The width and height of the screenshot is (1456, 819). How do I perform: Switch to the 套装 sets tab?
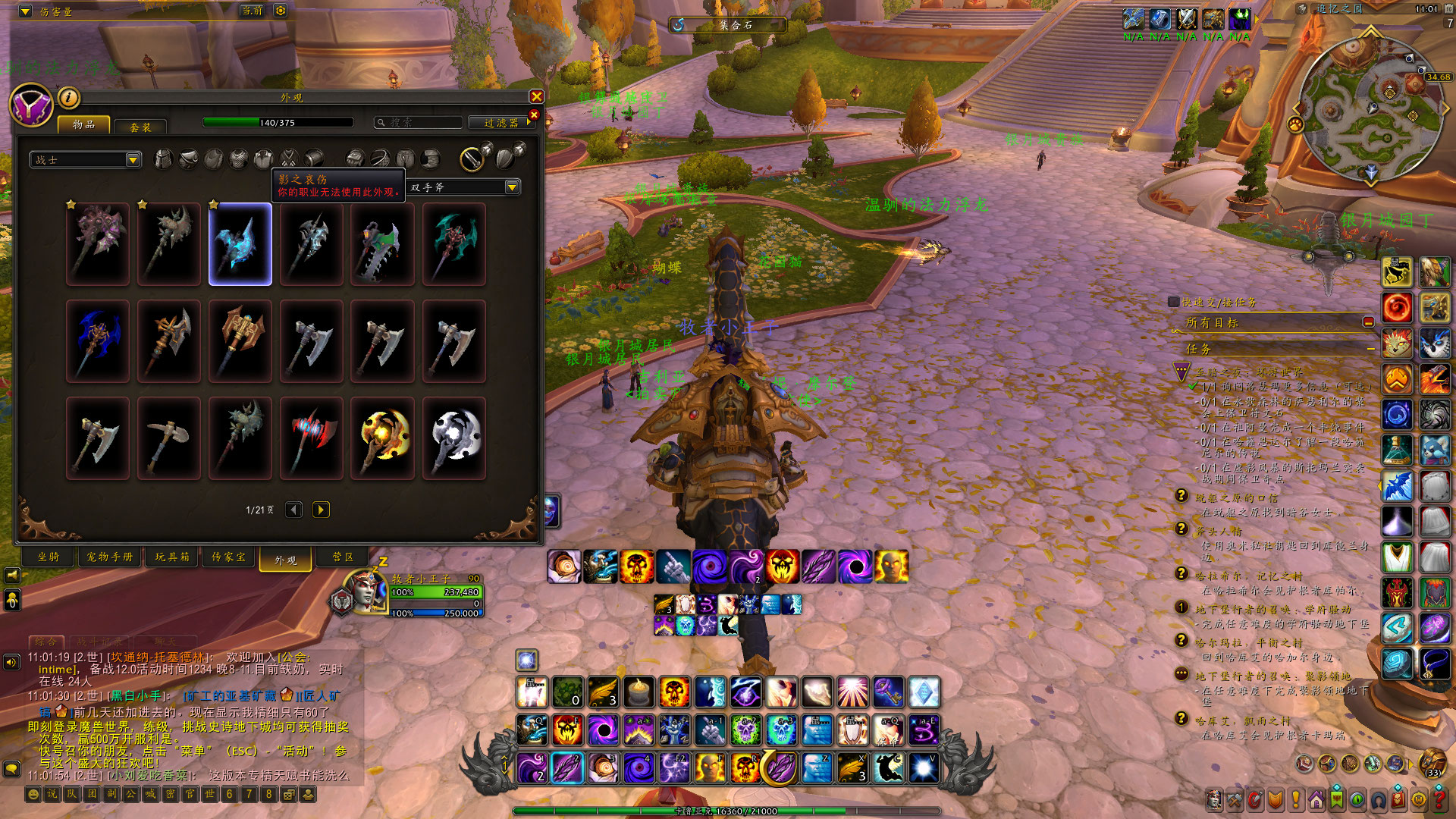point(140,127)
